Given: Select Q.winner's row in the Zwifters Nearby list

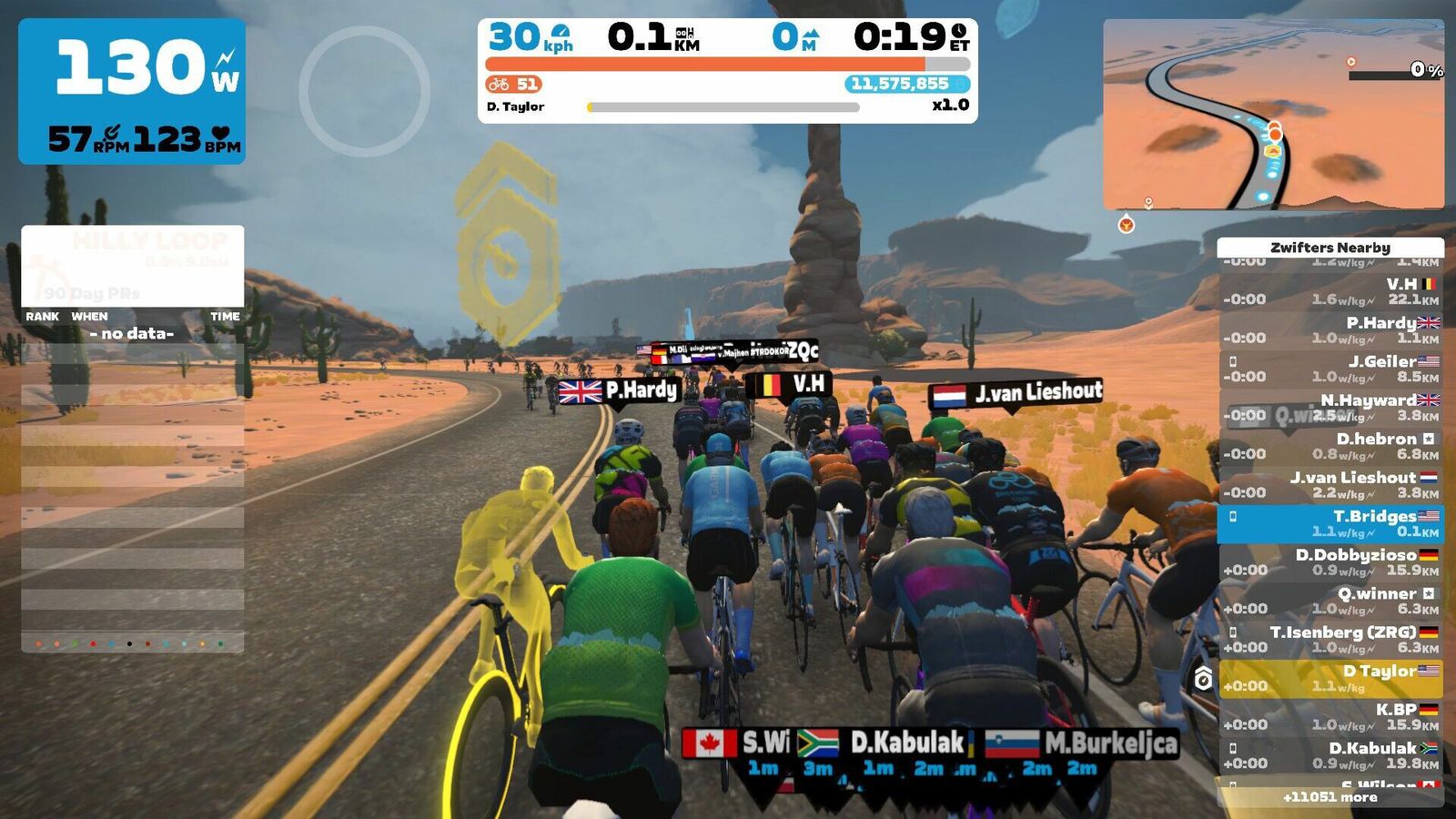Looking at the screenshot, I should click(x=1330, y=601).
